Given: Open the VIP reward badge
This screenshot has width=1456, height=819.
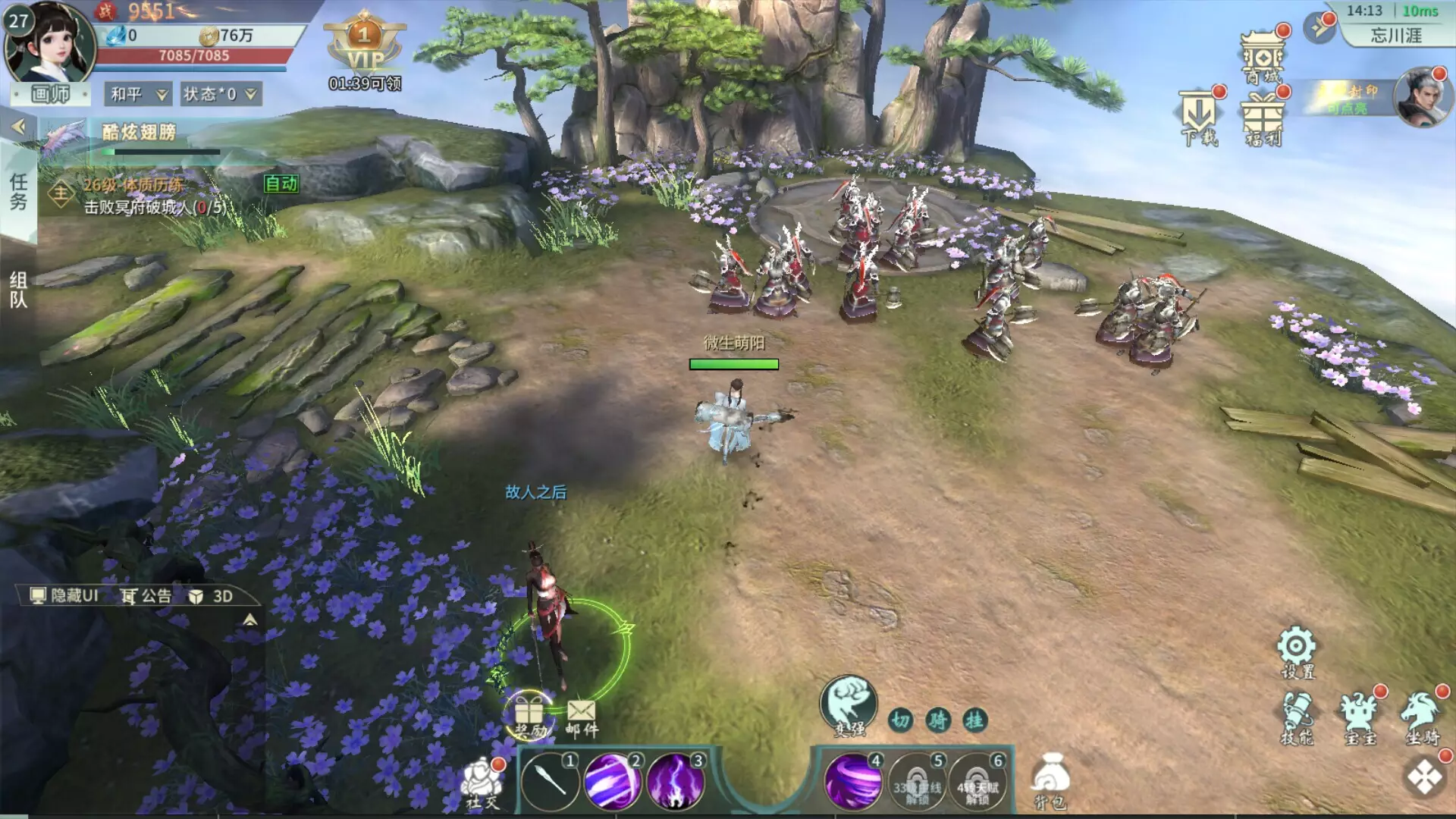Looking at the screenshot, I should coord(365,47).
